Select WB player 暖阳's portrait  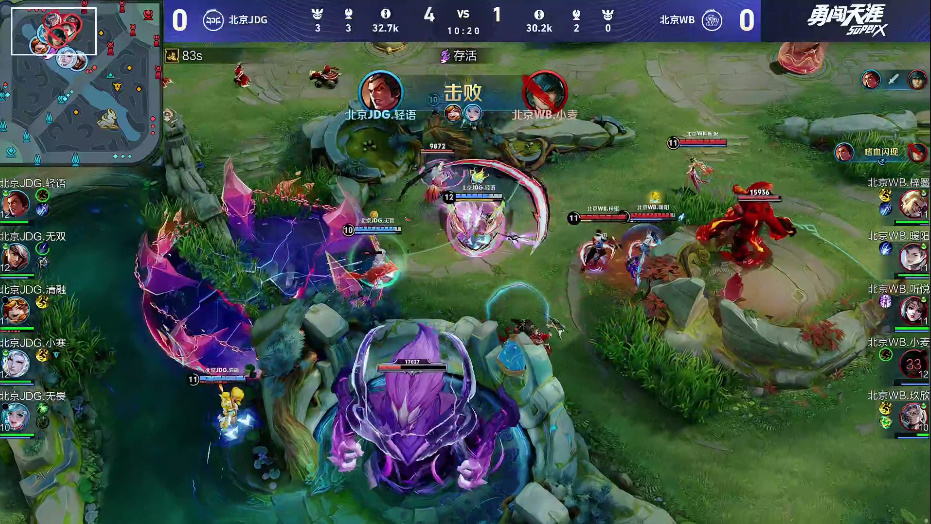coord(913,257)
